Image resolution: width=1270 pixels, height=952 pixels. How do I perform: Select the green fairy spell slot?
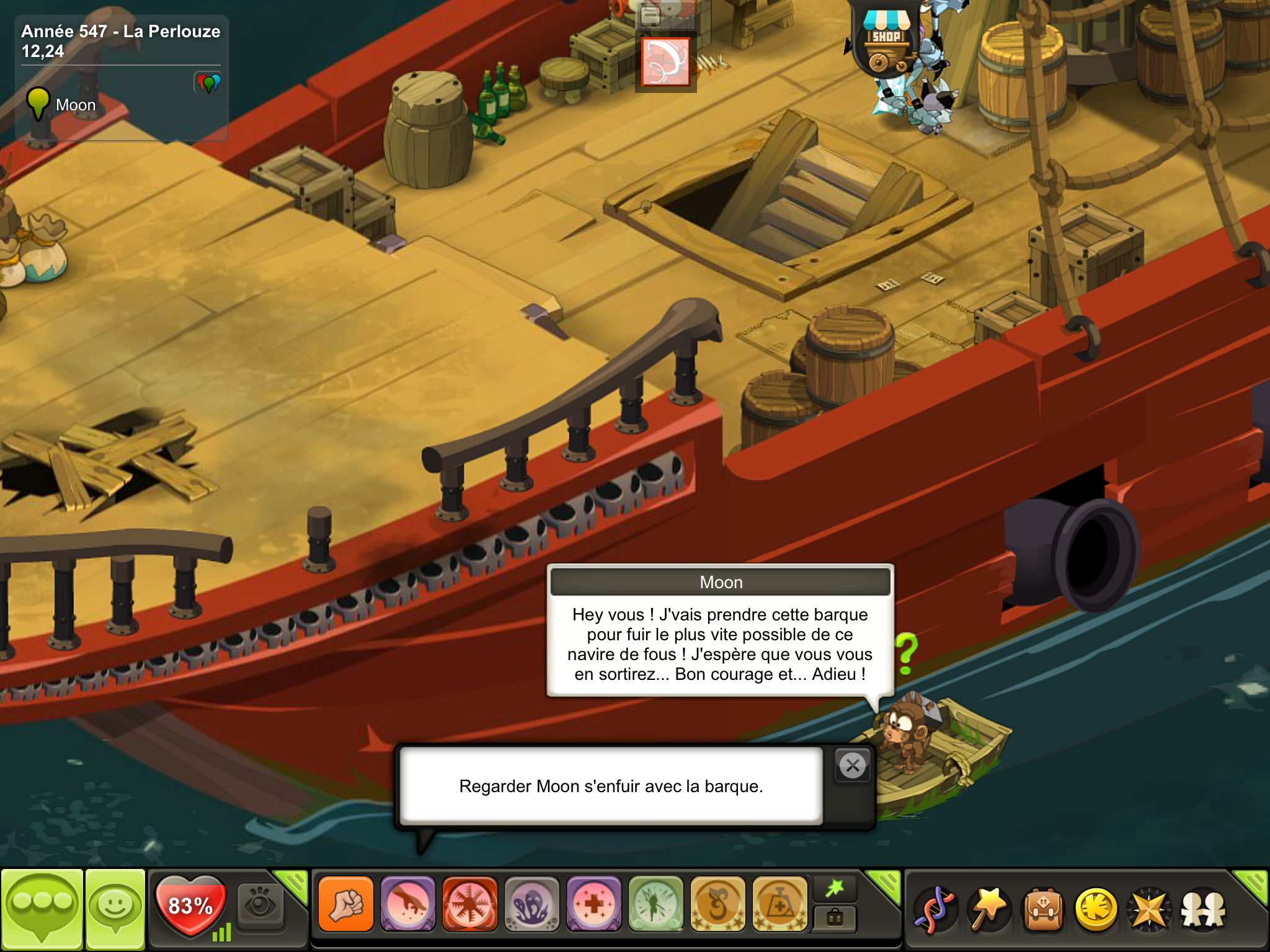pyautogui.click(x=656, y=904)
